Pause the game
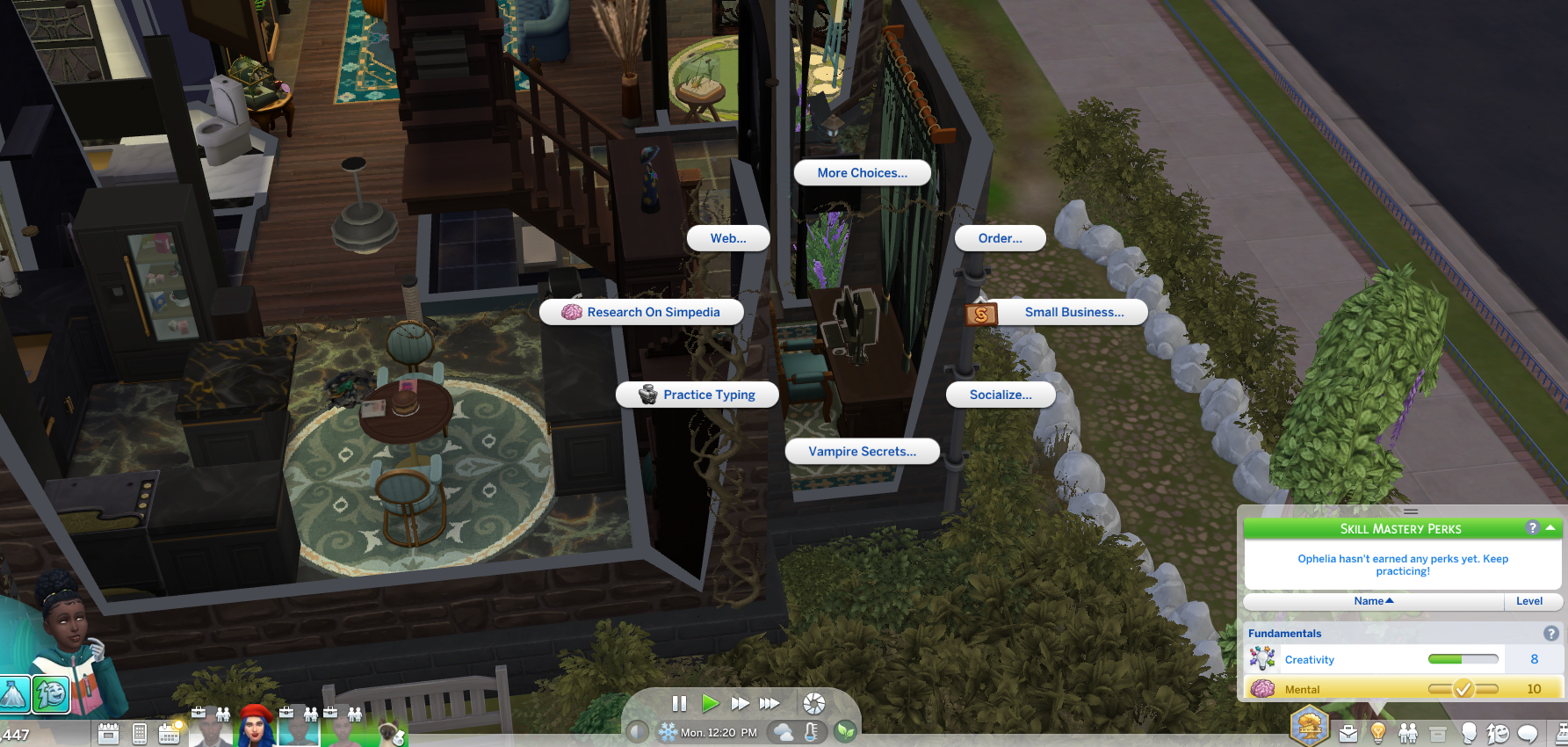1568x747 pixels. [x=679, y=703]
